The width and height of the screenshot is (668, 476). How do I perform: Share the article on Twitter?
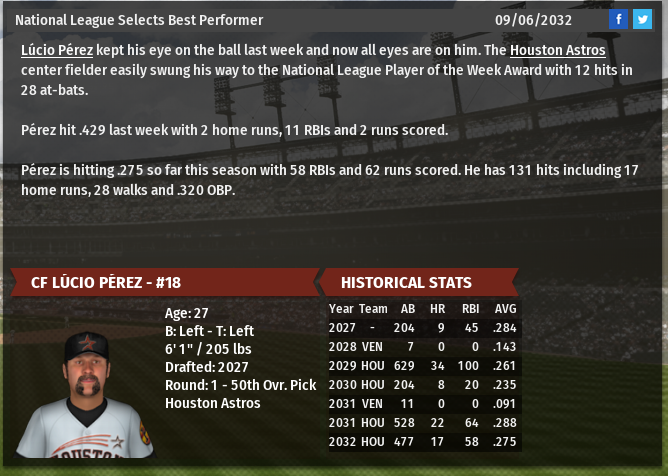pos(642,19)
